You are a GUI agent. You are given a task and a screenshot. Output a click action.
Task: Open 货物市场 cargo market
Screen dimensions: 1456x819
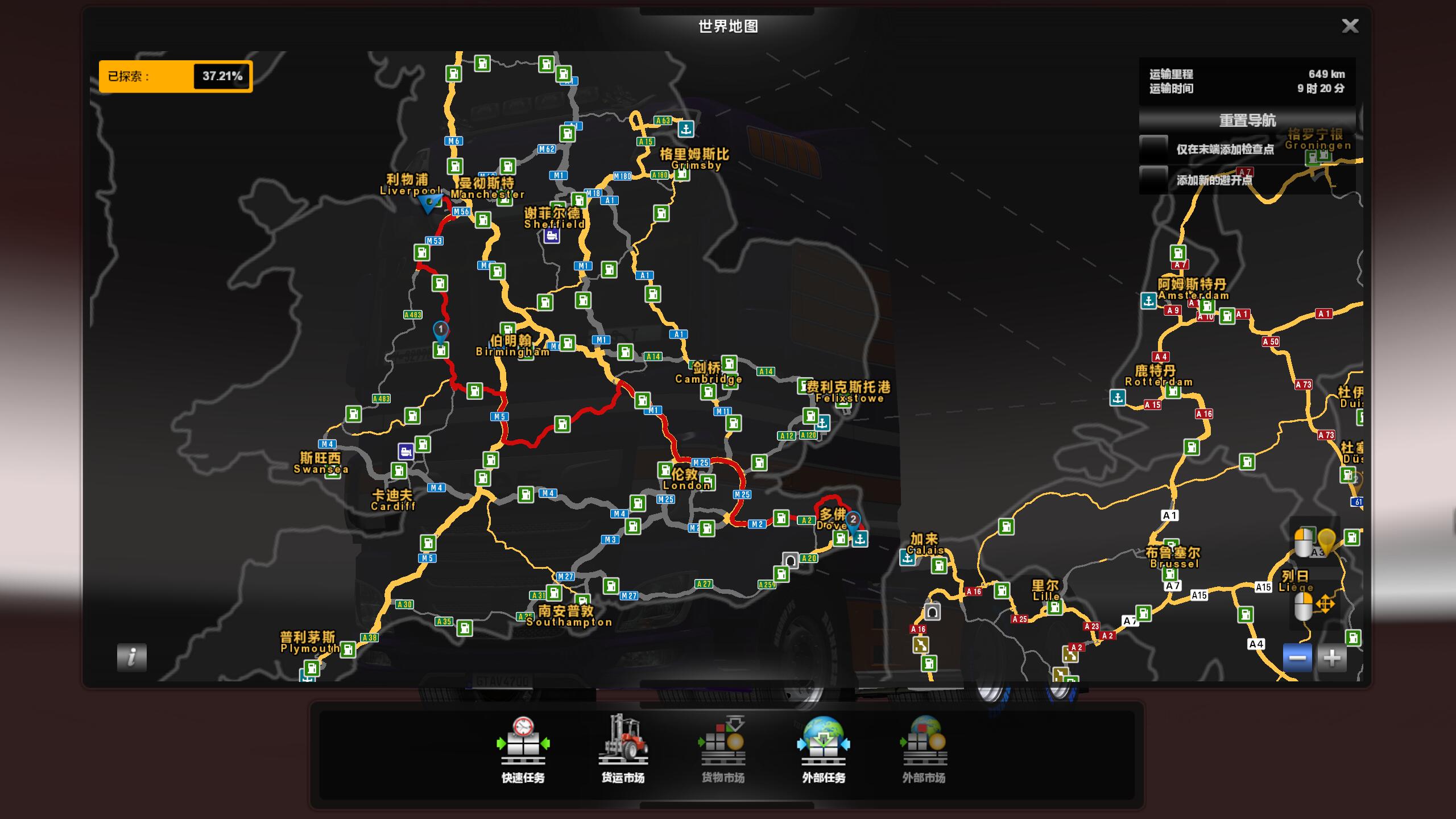click(x=723, y=750)
